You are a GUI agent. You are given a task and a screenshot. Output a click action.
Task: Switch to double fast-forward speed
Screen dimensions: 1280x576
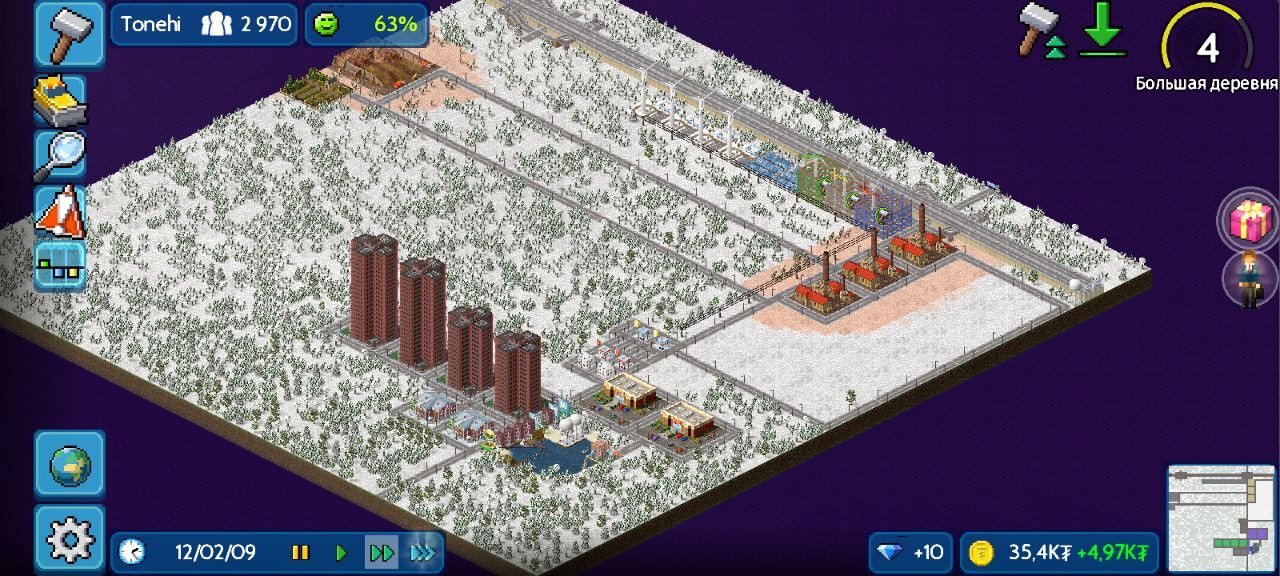[381, 552]
